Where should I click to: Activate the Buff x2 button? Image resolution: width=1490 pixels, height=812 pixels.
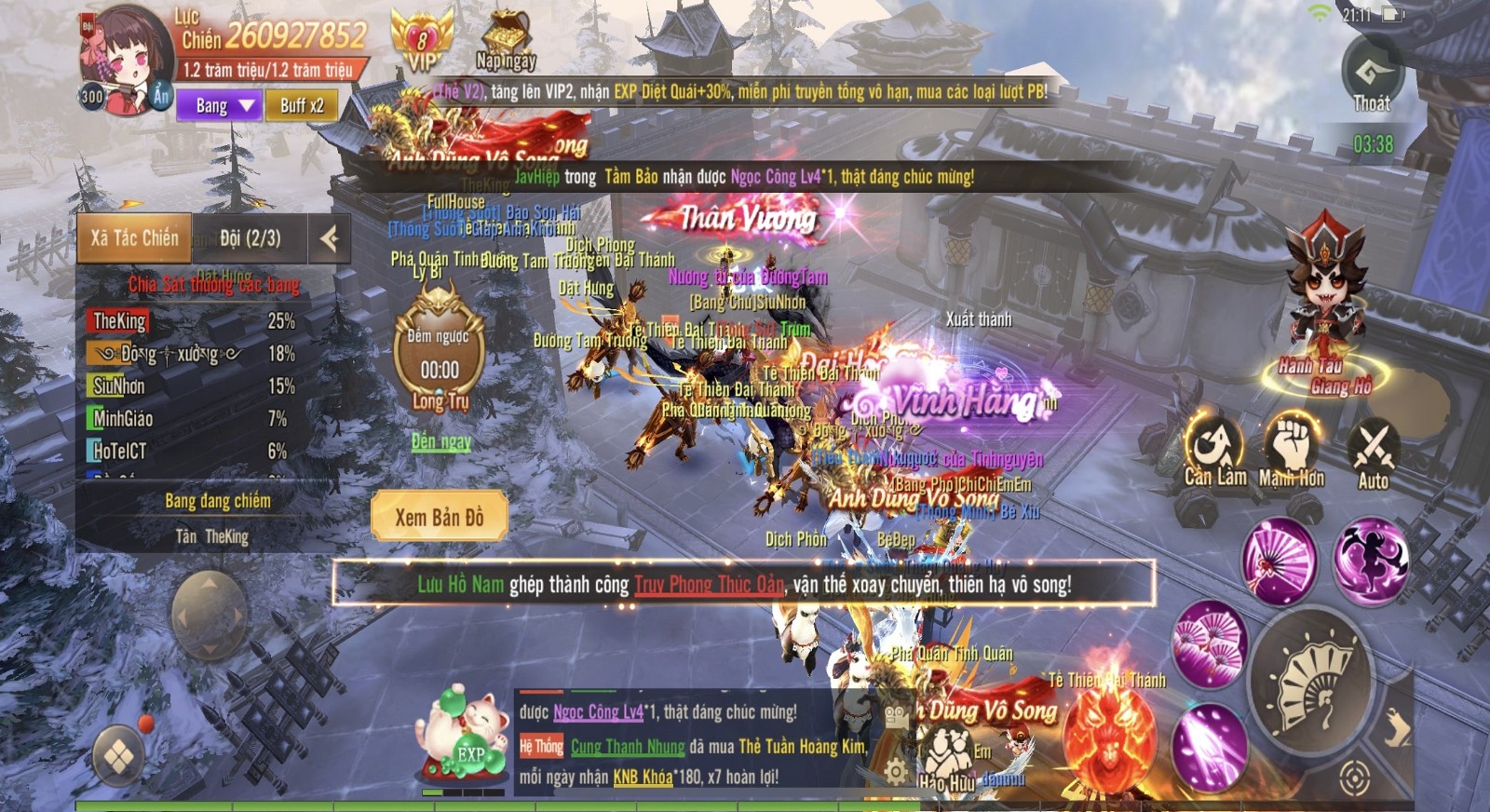[302, 106]
